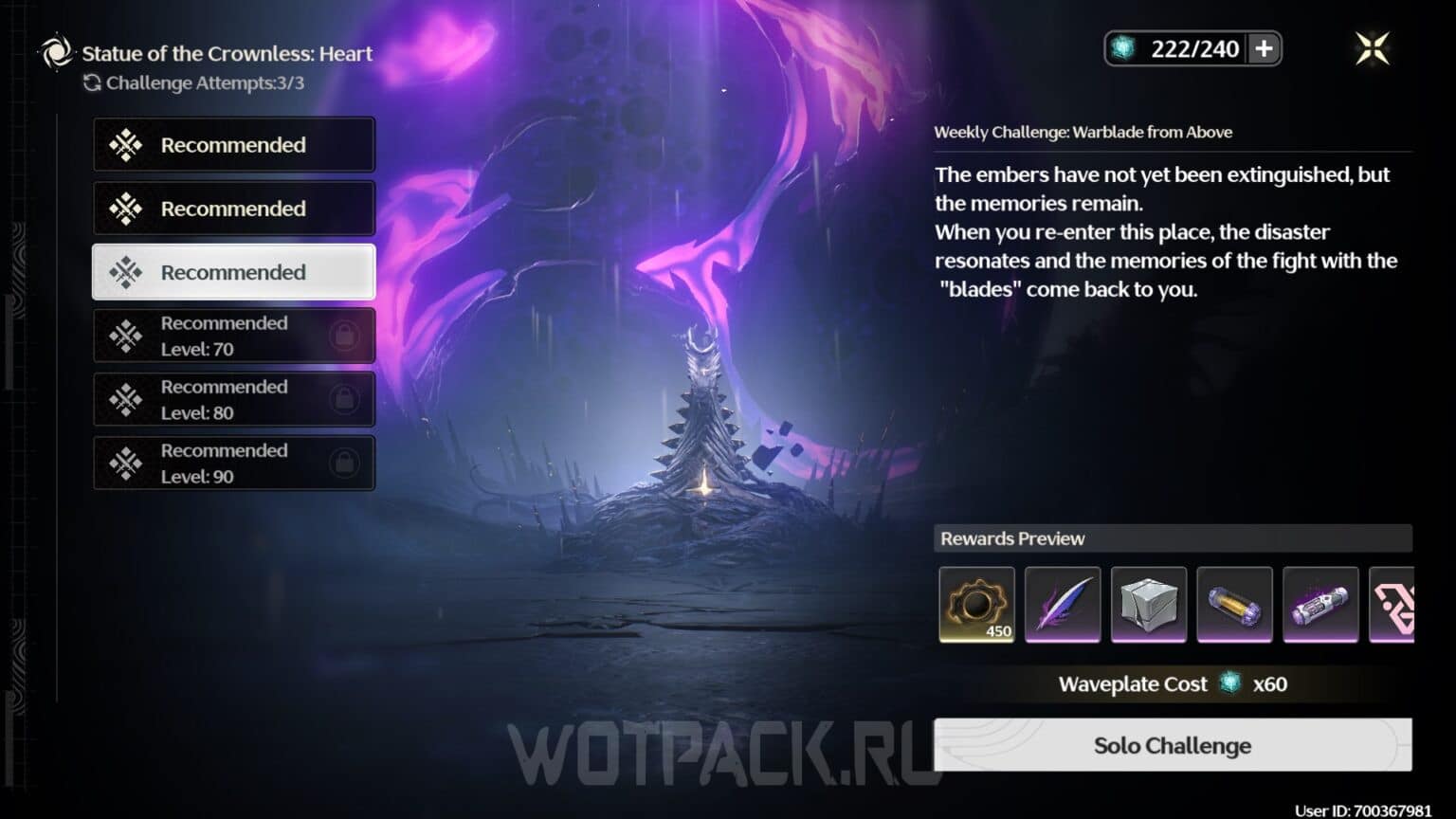Click the refresh icon beside Challenge Attempts

[92, 83]
